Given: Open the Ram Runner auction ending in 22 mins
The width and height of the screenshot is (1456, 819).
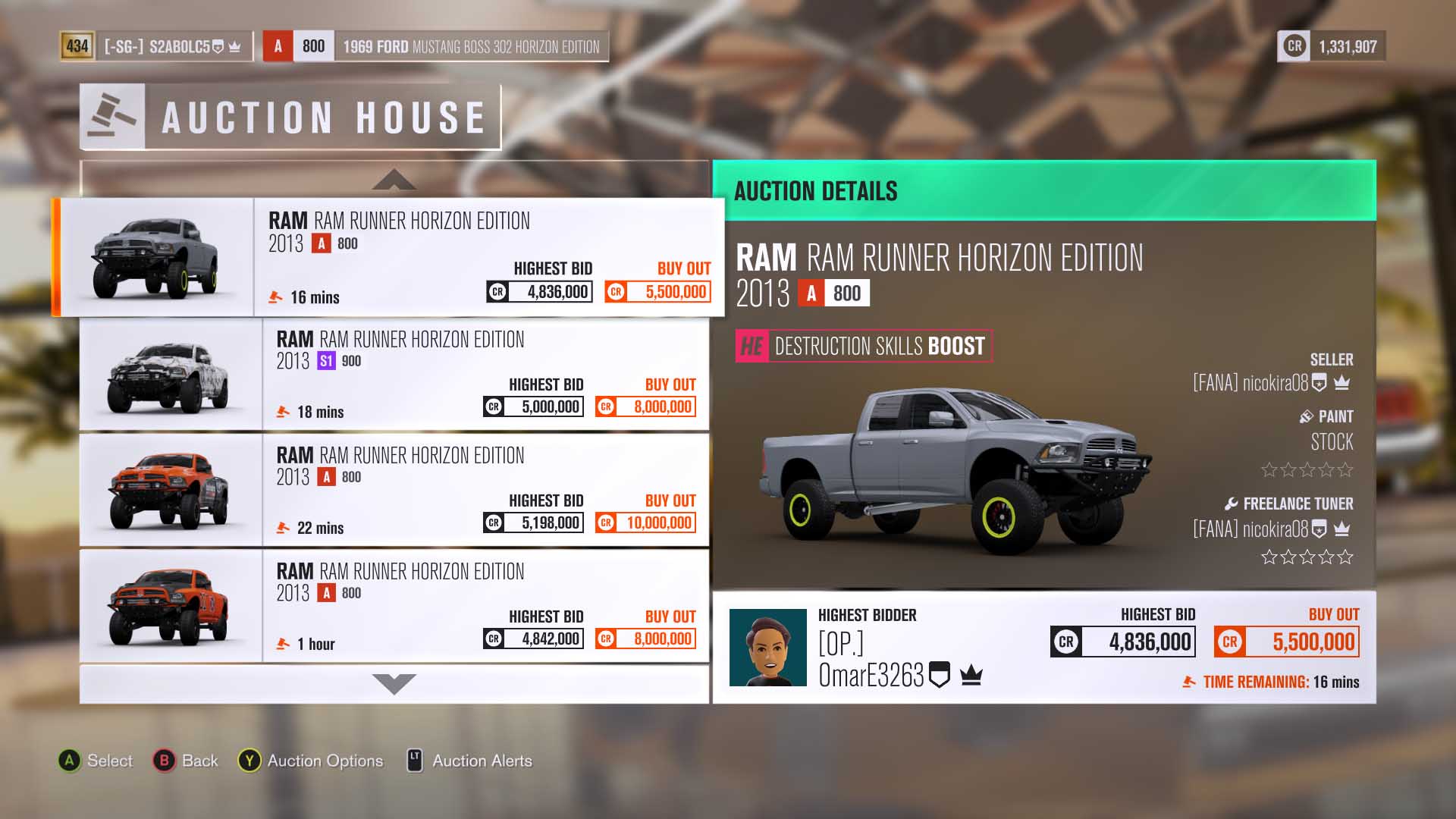Looking at the screenshot, I should (485, 490).
